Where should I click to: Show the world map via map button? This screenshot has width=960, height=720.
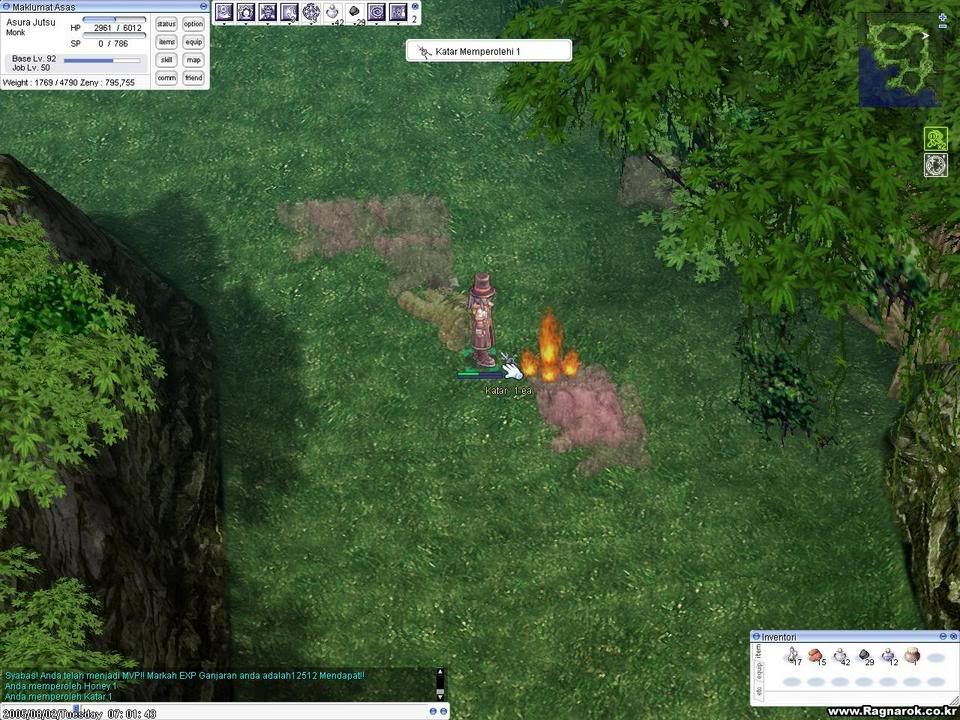pyautogui.click(x=193, y=60)
